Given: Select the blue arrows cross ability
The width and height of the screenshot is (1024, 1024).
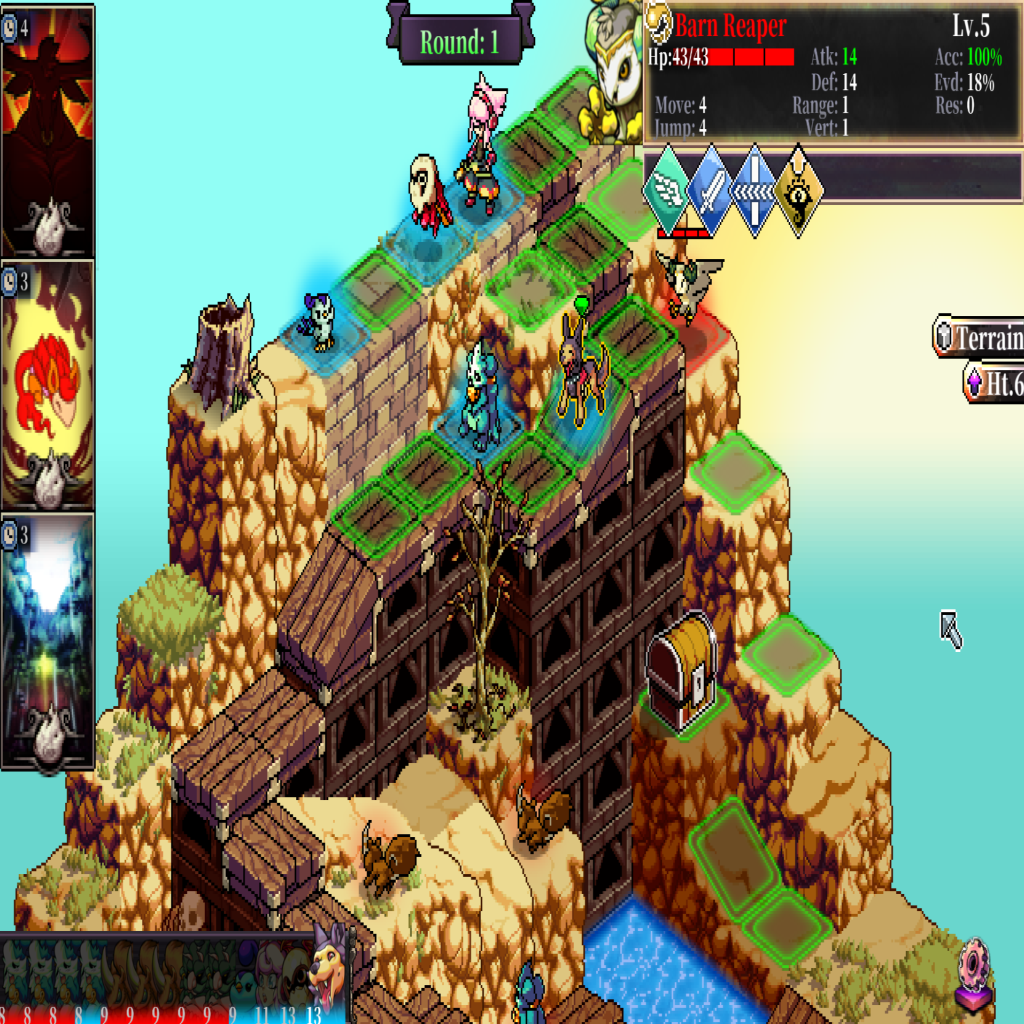Looking at the screenshot, I should pos(755,191).
